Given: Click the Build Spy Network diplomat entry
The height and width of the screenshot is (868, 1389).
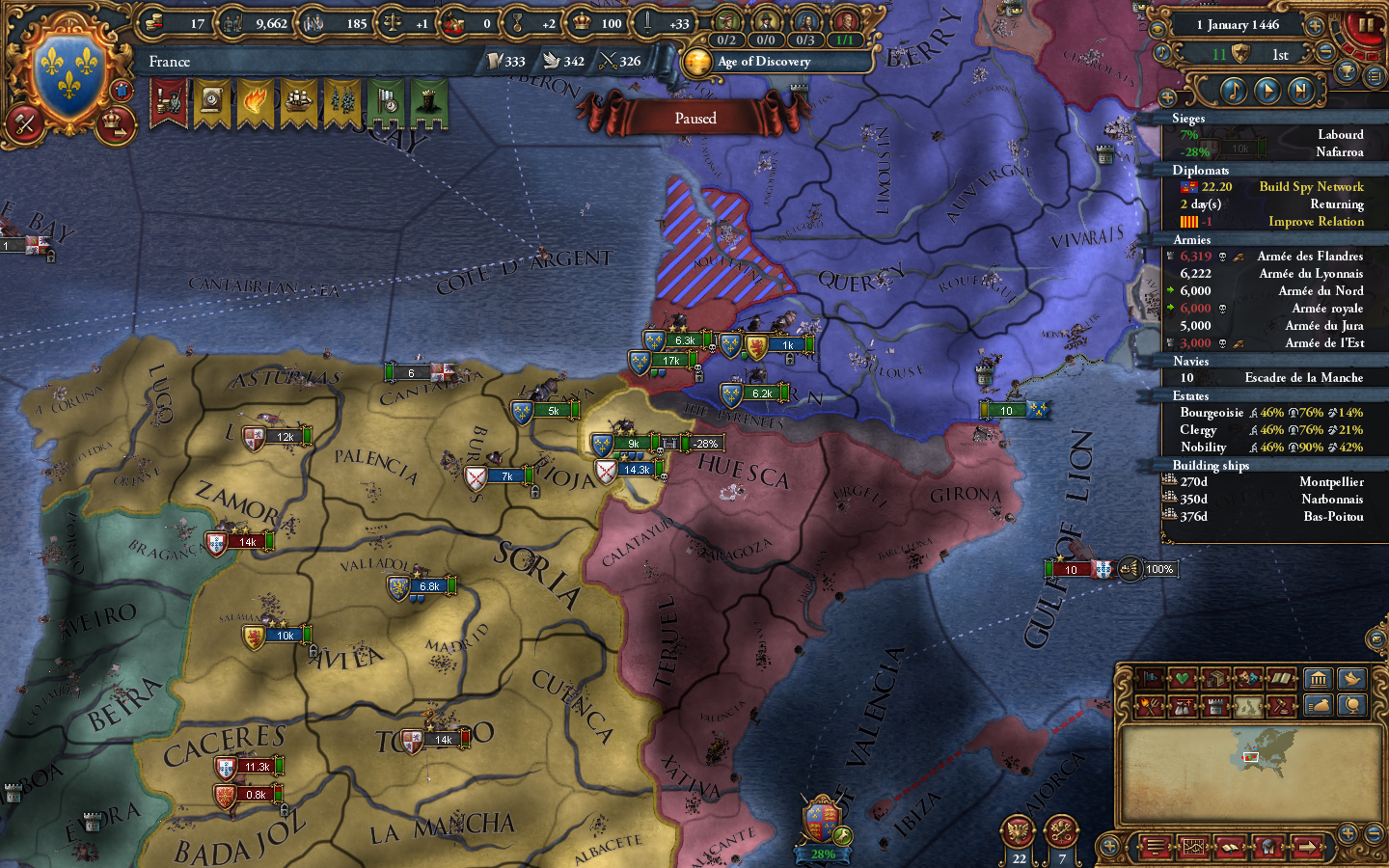Looking at the screenshot, I should [1310, 186].
